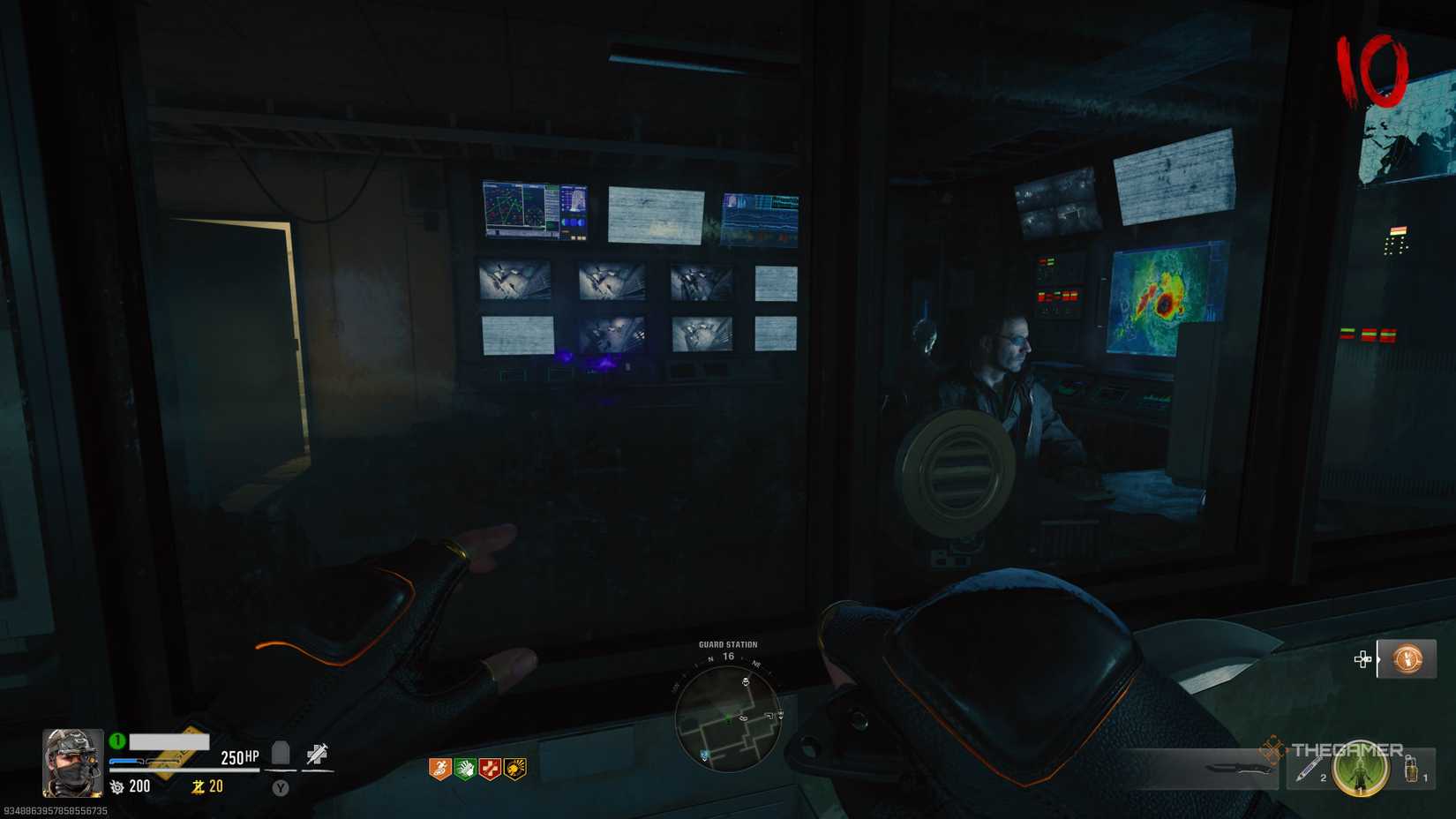Viewport: 1456px width, 819px height.
Task: Click the d-pad crosshair prompt in the corner
Action: coord(1362,659)
